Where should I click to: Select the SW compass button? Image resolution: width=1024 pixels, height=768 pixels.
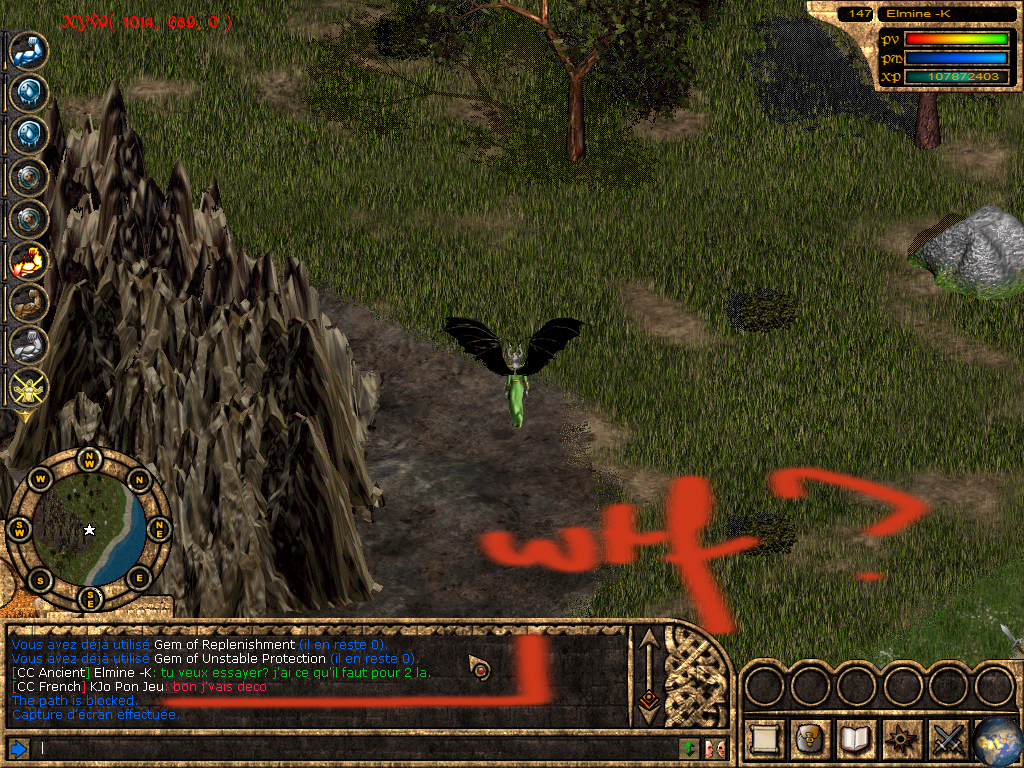pyautogui.click(x=20, y=530)
